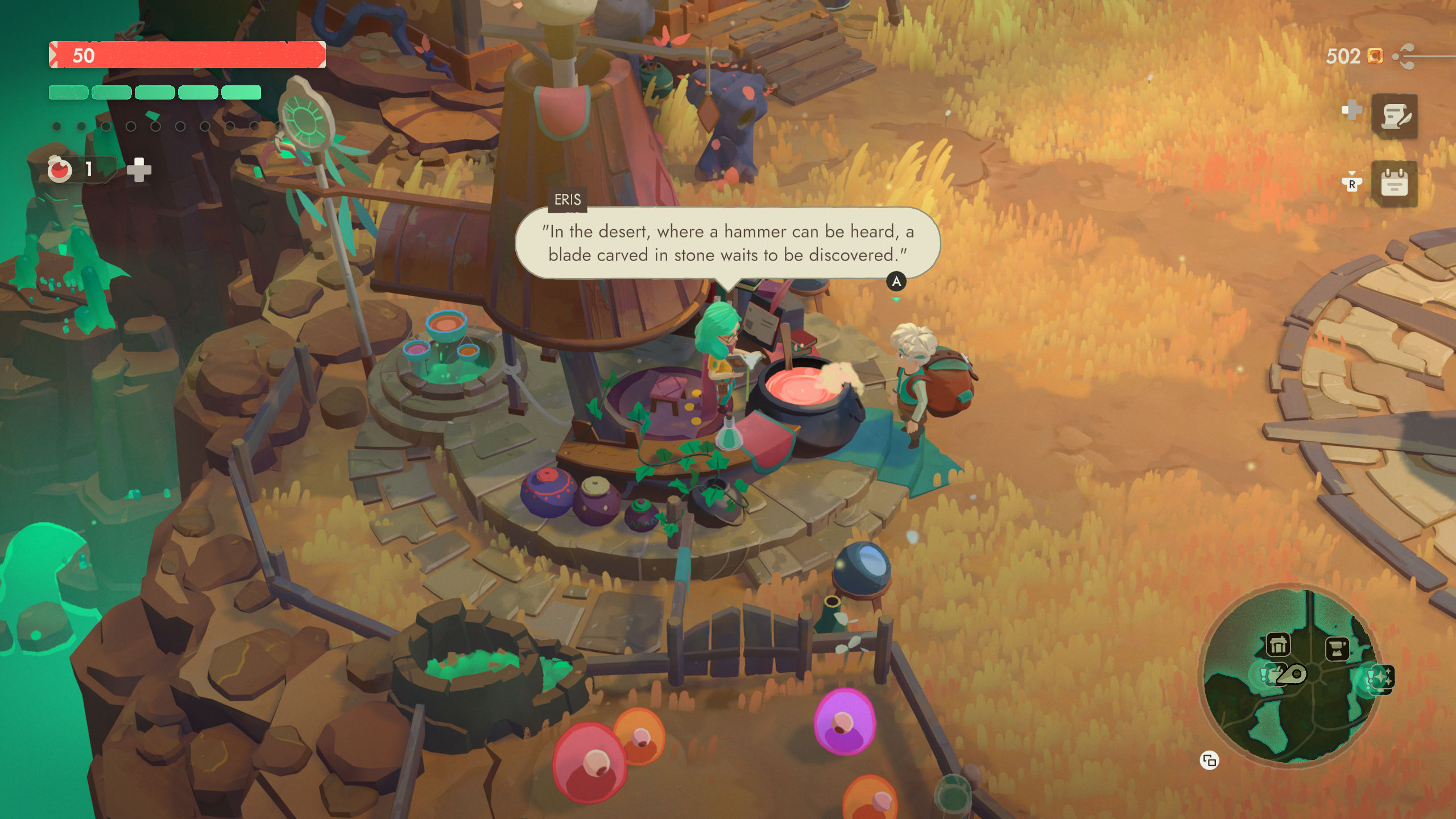Select the calendar day-tracker icon
Viewport: 1456px width, 819px height.
[1395, 182]
